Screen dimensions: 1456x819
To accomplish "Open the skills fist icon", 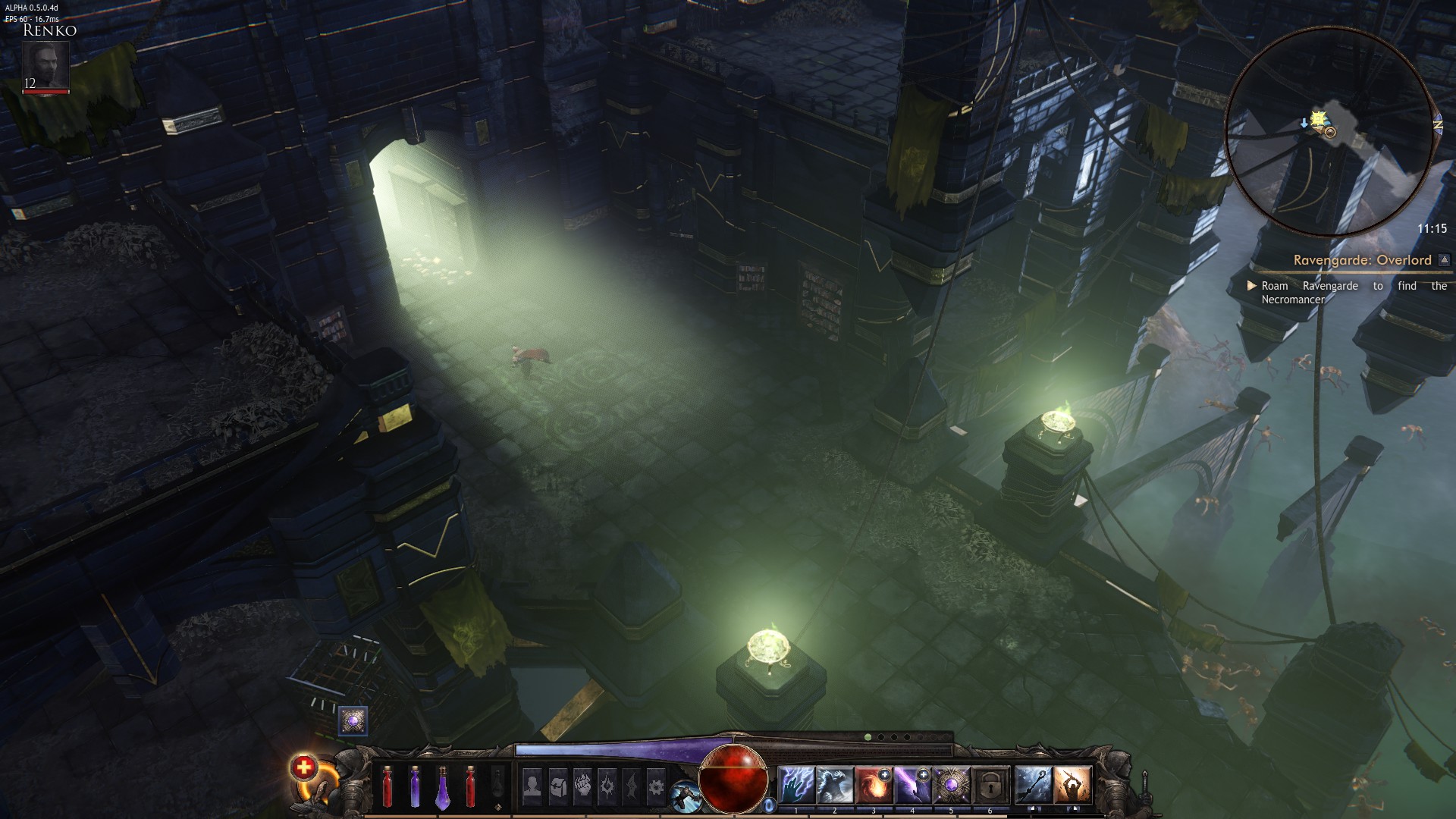I will (x=582, y=786).
